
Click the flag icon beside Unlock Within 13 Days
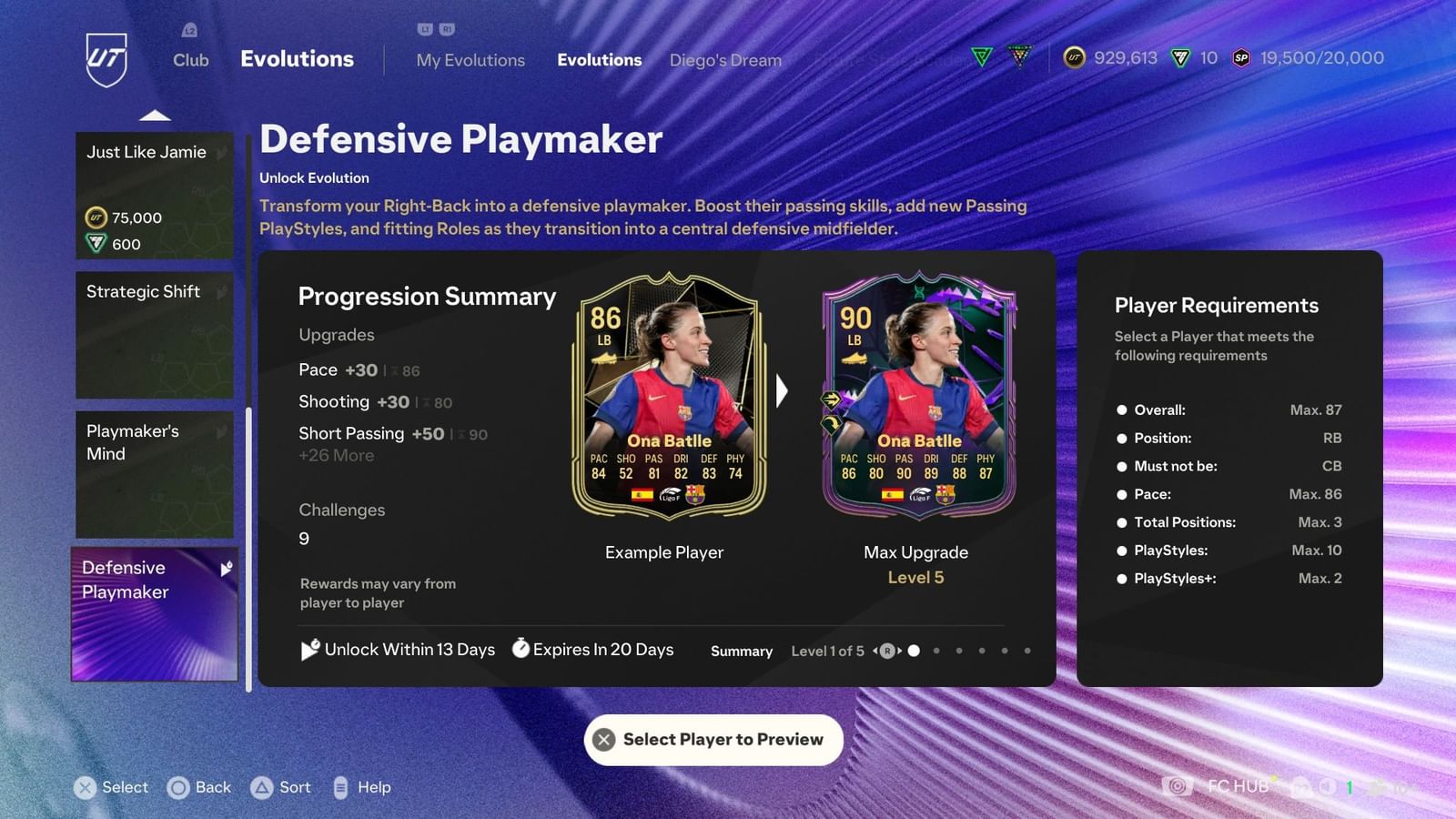click(x=310, y=649)
